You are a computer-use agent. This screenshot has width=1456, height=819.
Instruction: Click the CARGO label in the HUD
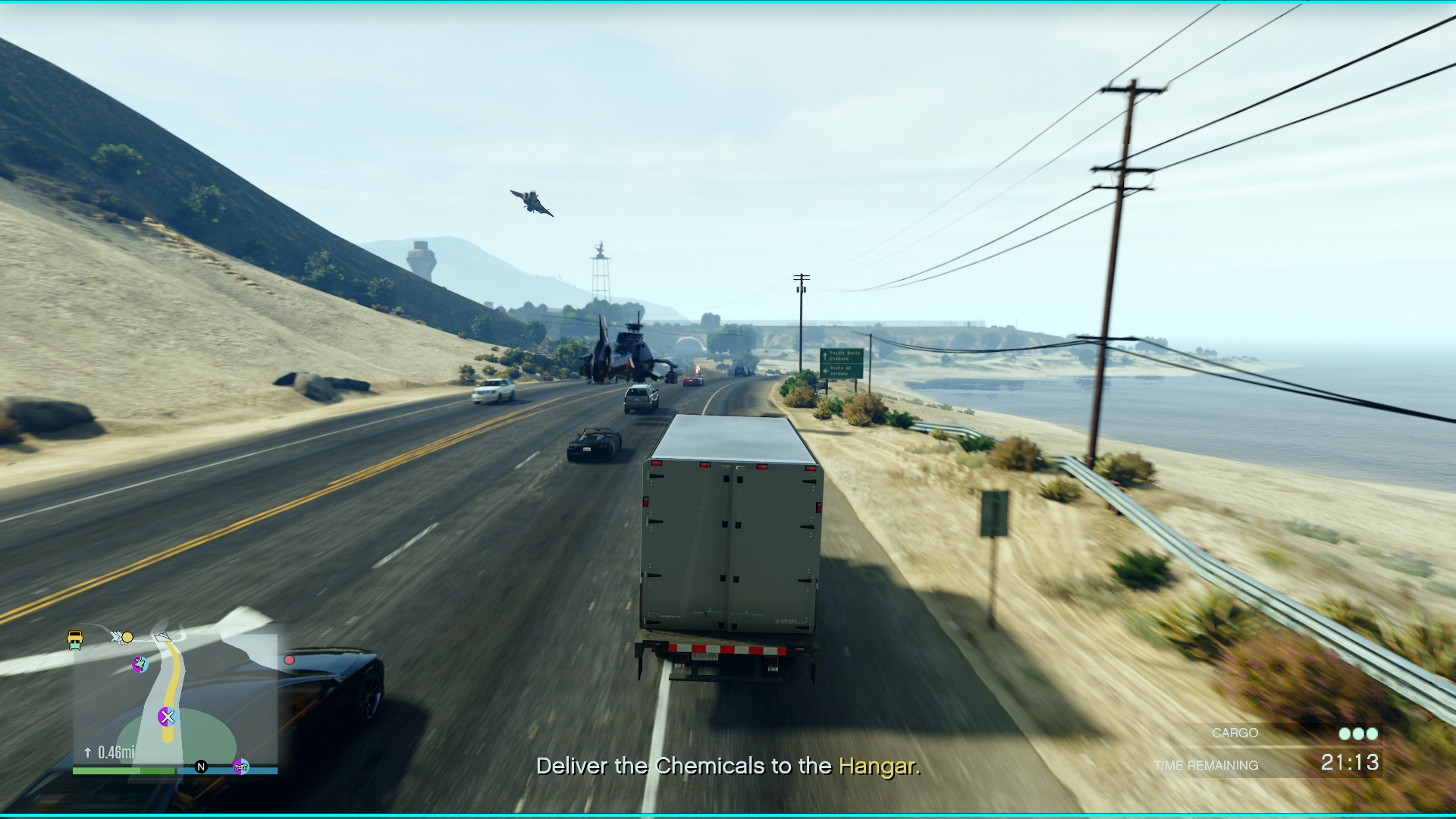[1235, 733]
